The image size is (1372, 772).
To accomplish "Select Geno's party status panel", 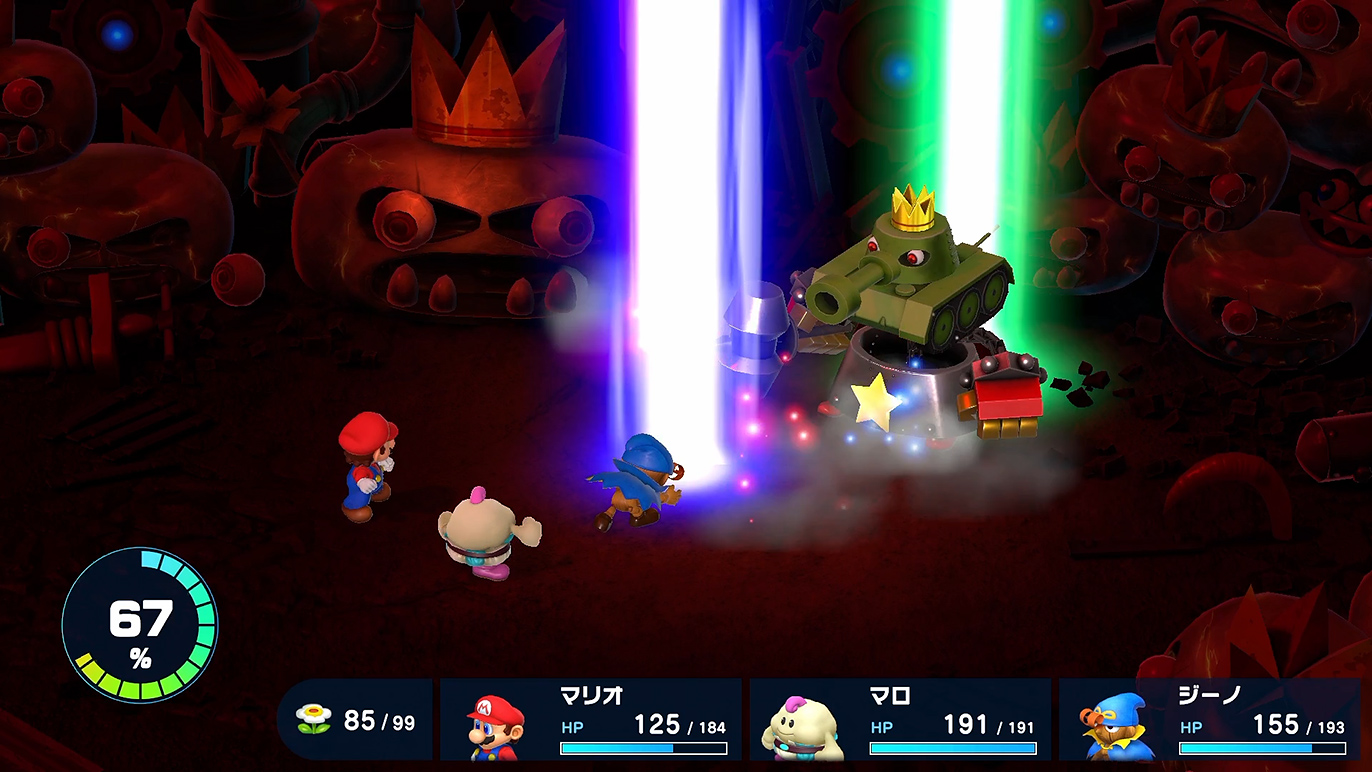I will pos(1210,720).
